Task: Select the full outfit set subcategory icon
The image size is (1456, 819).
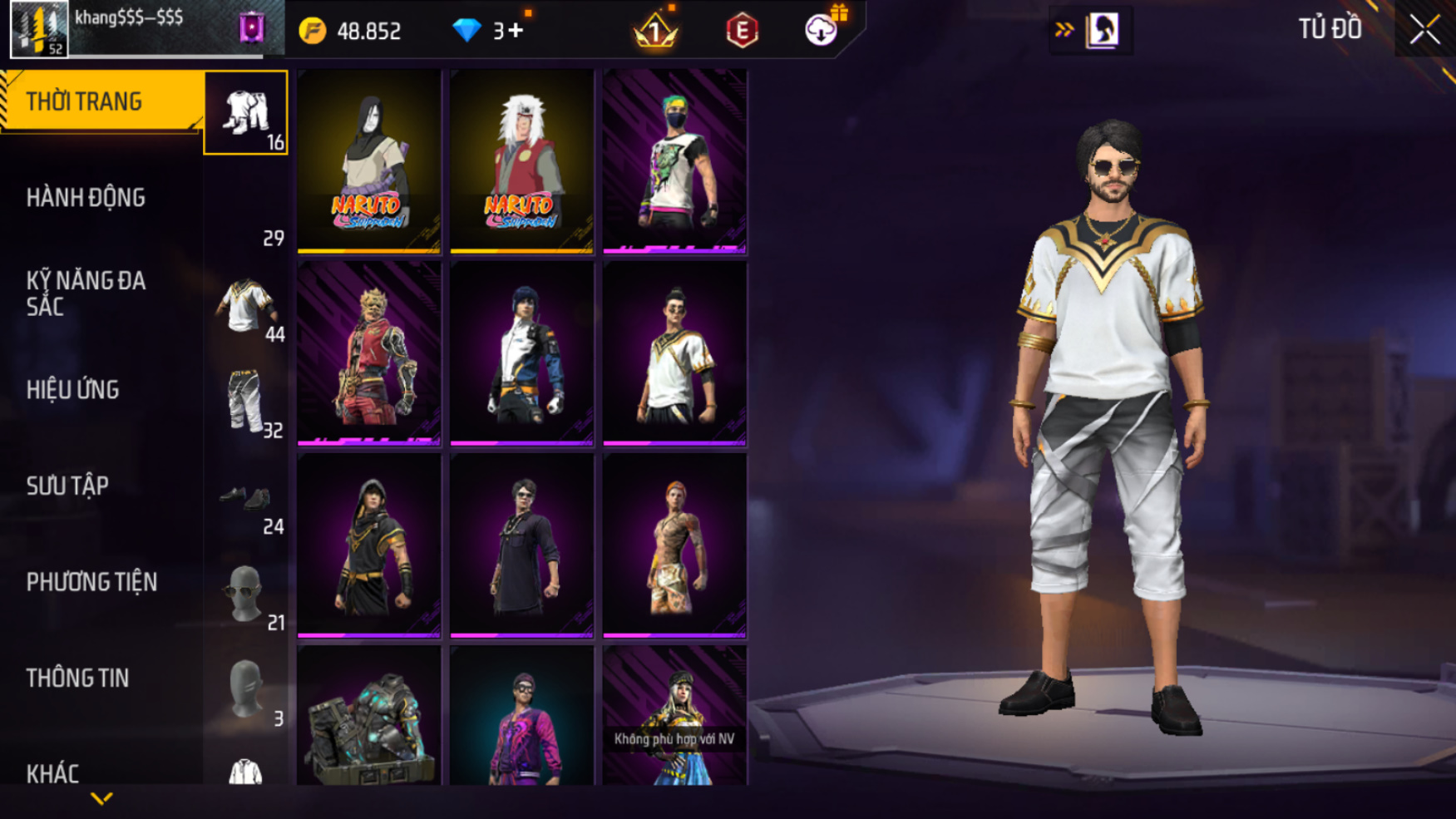Action: (245, 112)
